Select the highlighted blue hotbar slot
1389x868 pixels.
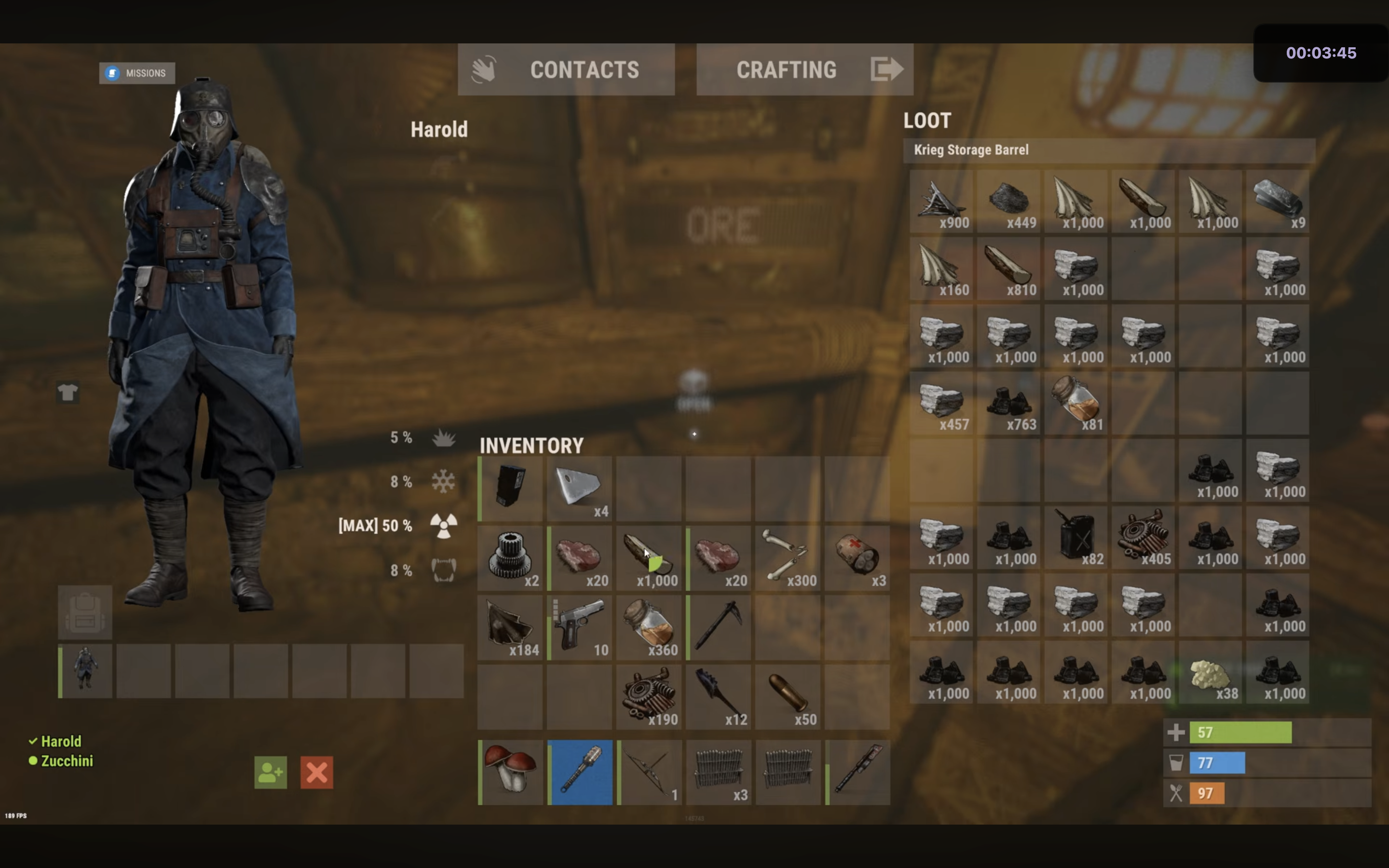point(580,772)
